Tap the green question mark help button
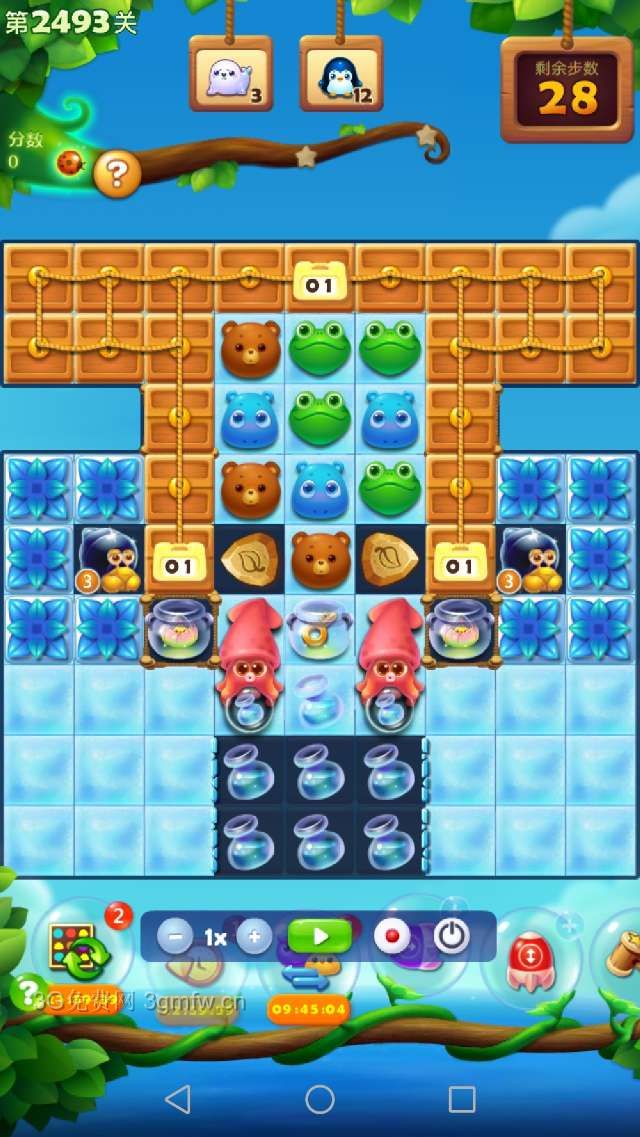The image size is (640, 1137). 28,990
